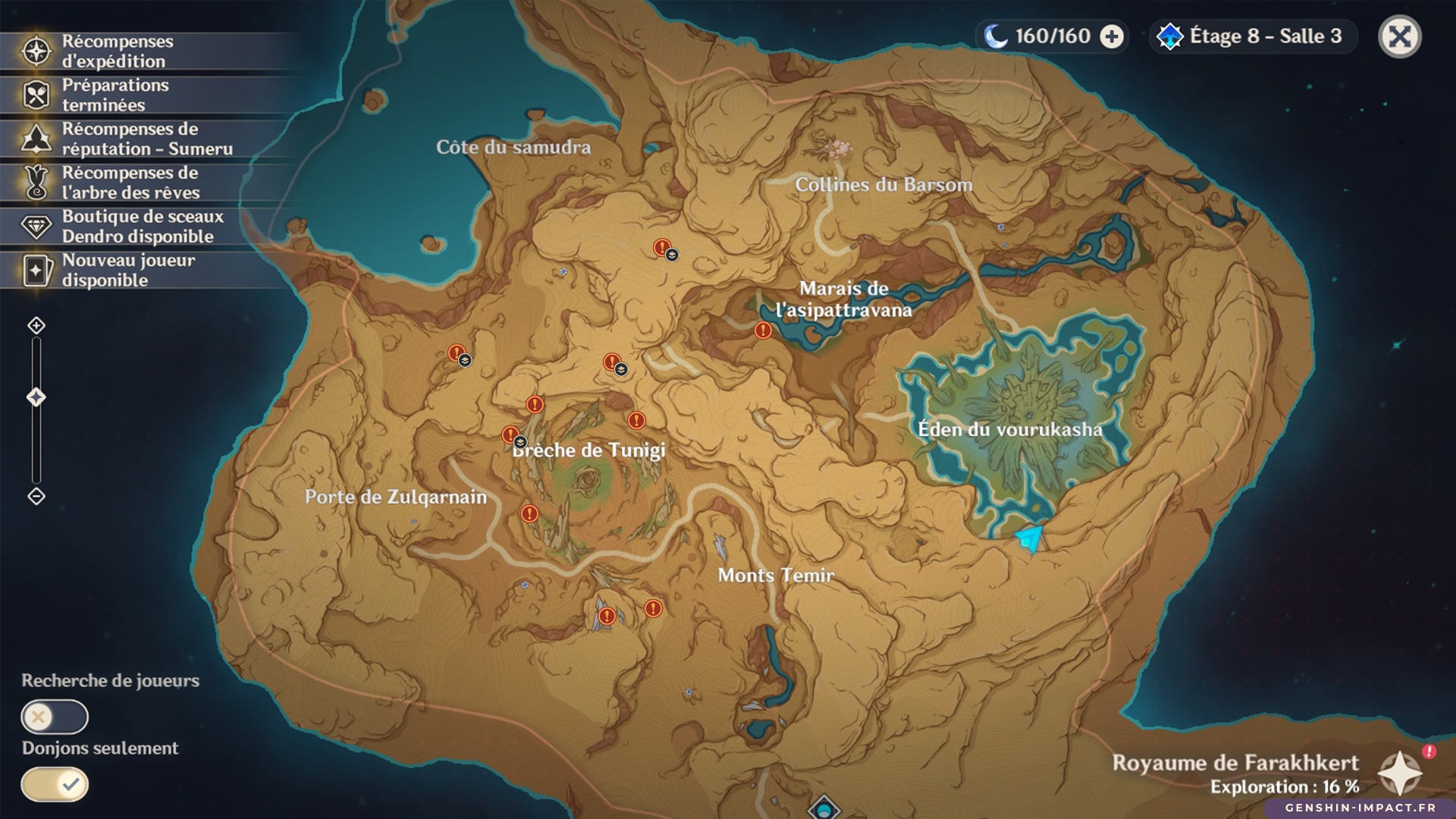The height and width of the screenshot is (819, 1456).
Task: Select the quest marker south of Brèche de Tunigi
Action: click(x=529, y=514)
